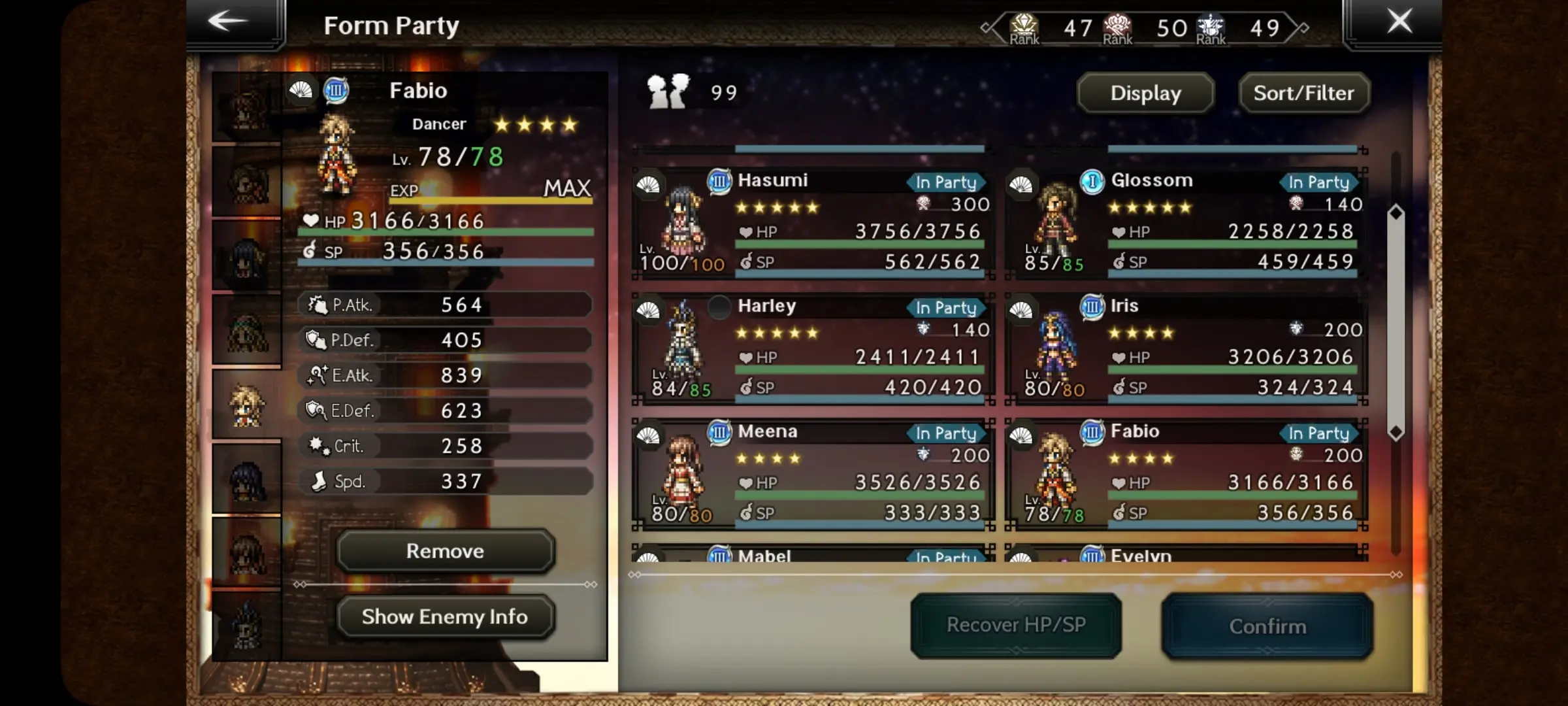The width and height of the screenshot is (1568, 706).
Task: Go back with the arrow button
Action: pos(229,22)
